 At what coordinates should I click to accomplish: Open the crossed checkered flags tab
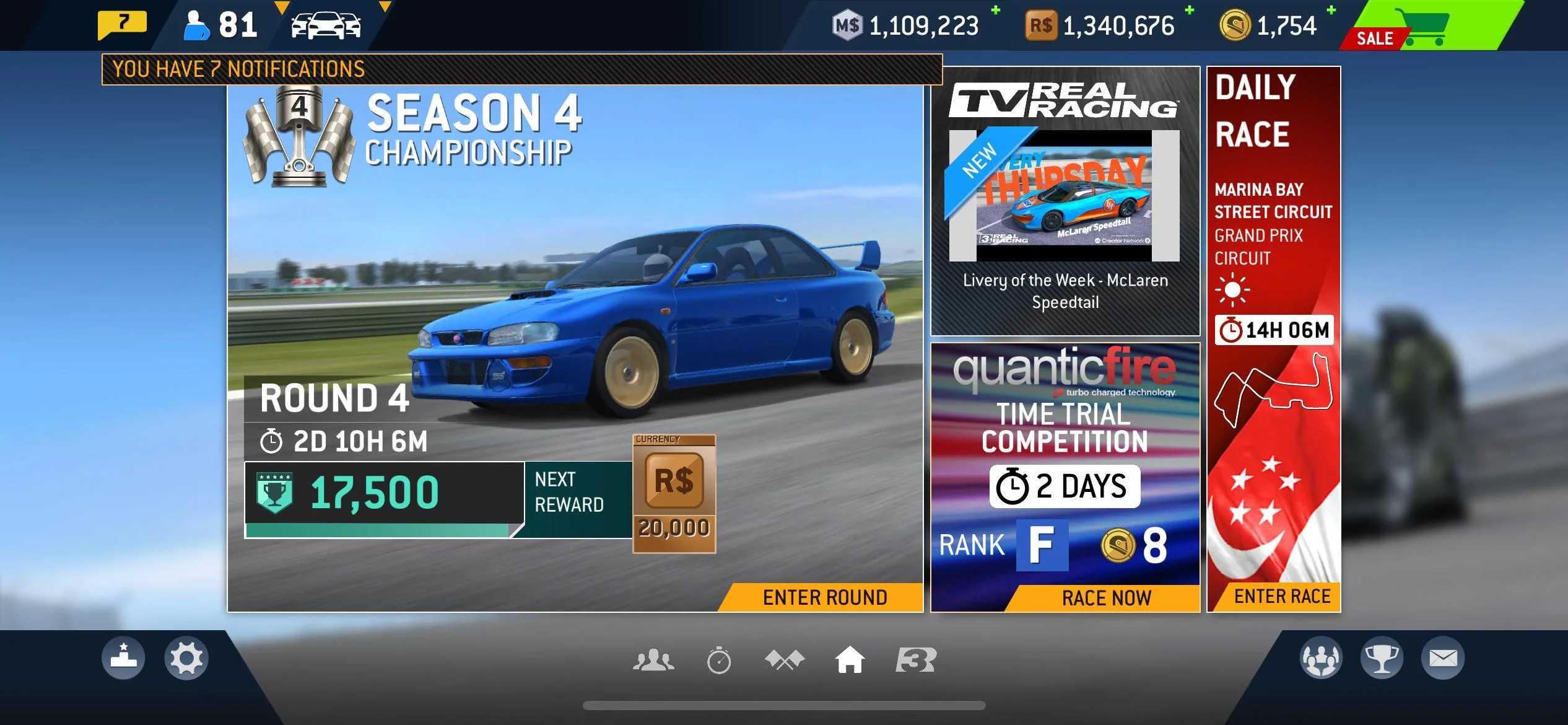tap(784, 660)
